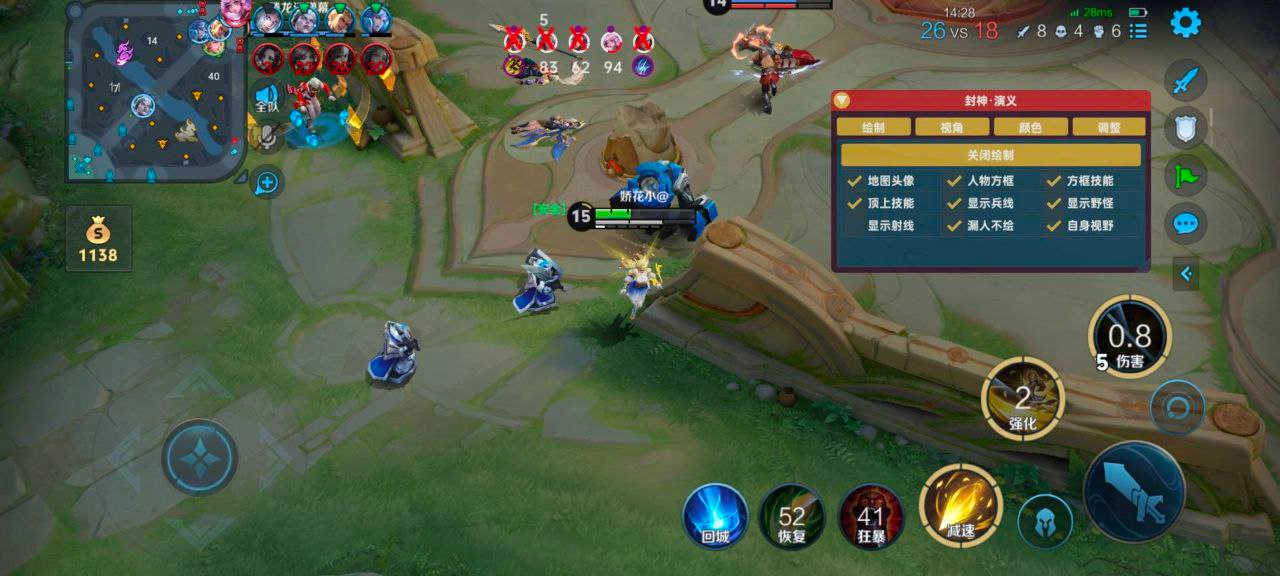Toggle the 地图头像 checkbox

[x=855, y=181]
